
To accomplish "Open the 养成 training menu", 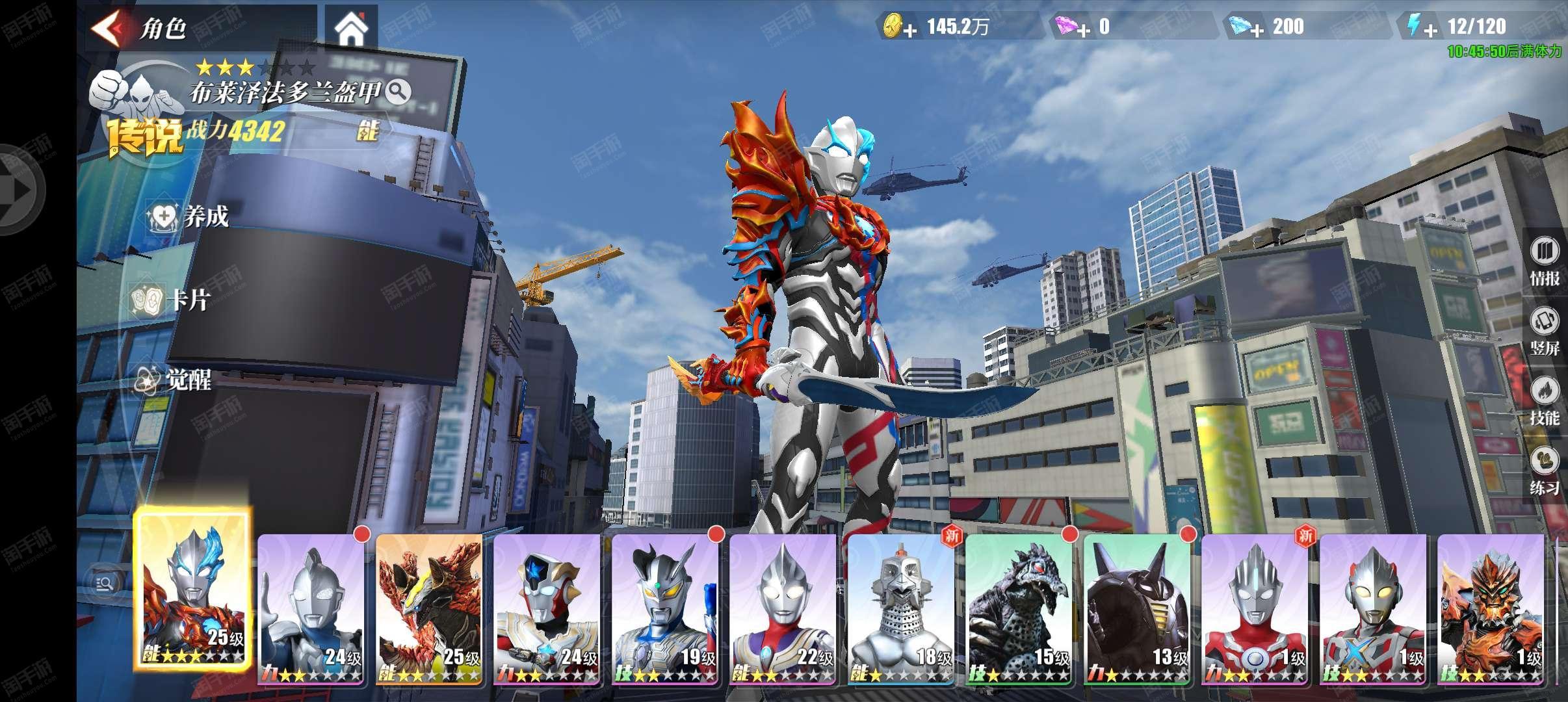I will tap(189, 216).
